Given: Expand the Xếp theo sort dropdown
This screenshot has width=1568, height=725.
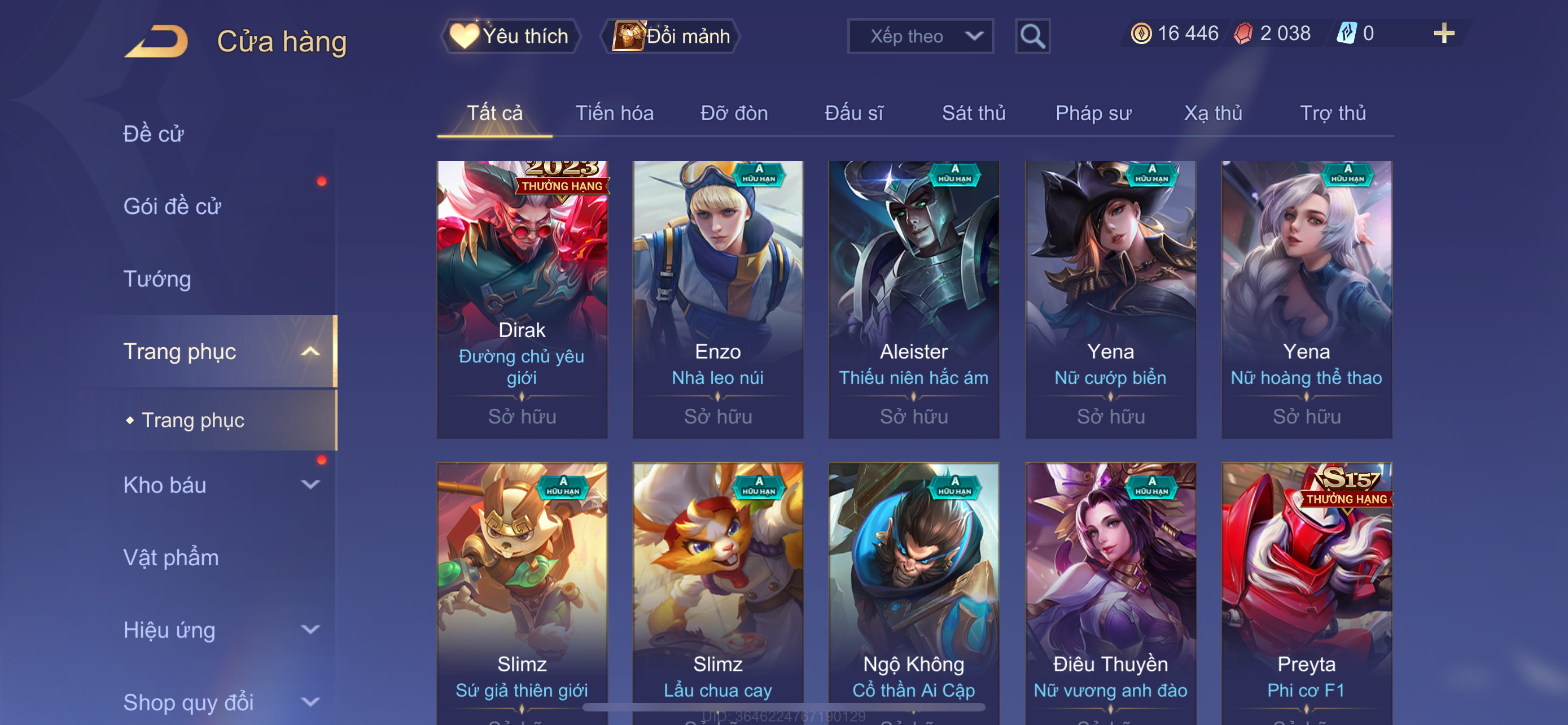Looking at the screenshot, I should (x=919, y=37).
